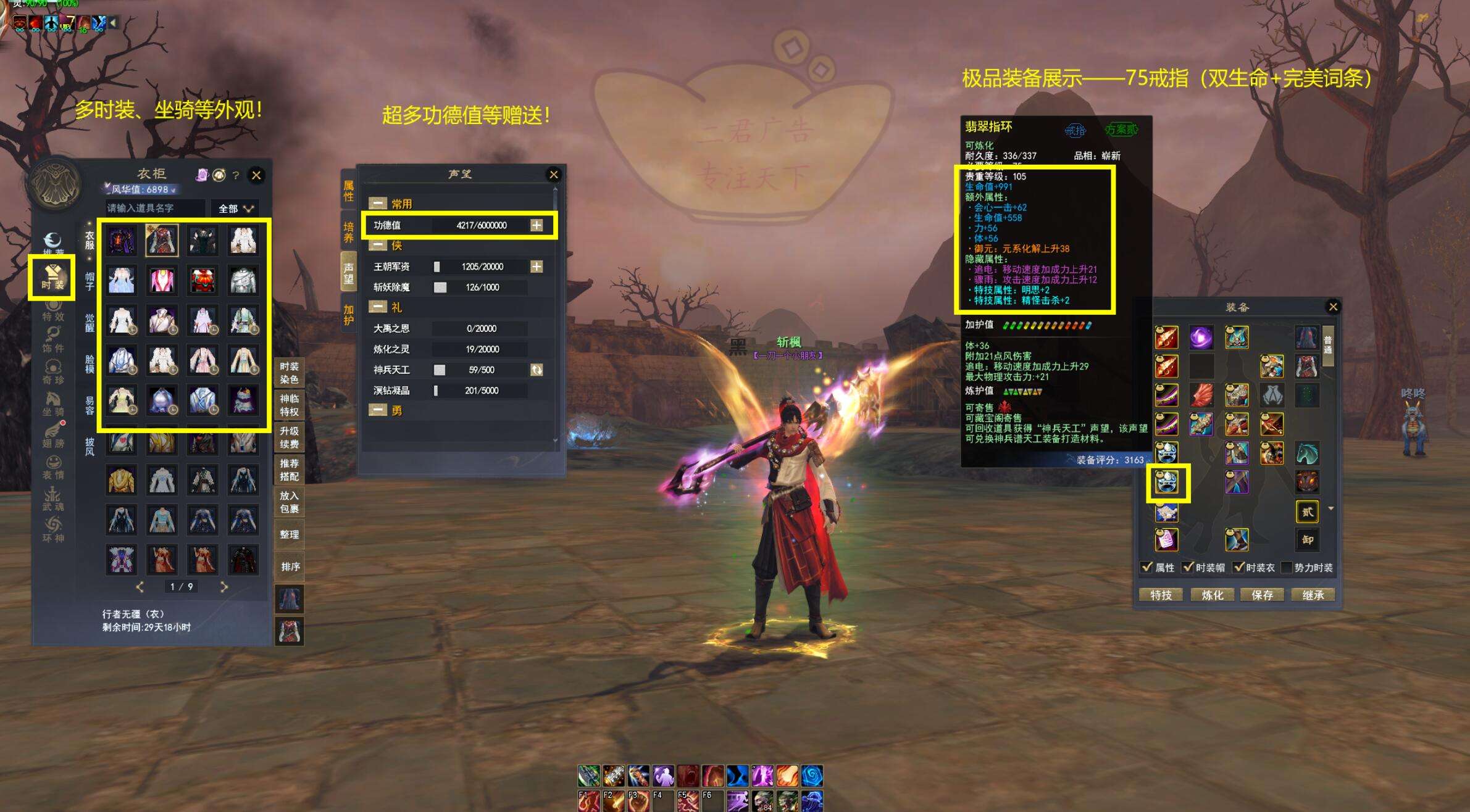Image resolution: width=1470 pixels, height=812 pixels.
Task: Click the 继承 inherit button
Action: [1313, 595]
